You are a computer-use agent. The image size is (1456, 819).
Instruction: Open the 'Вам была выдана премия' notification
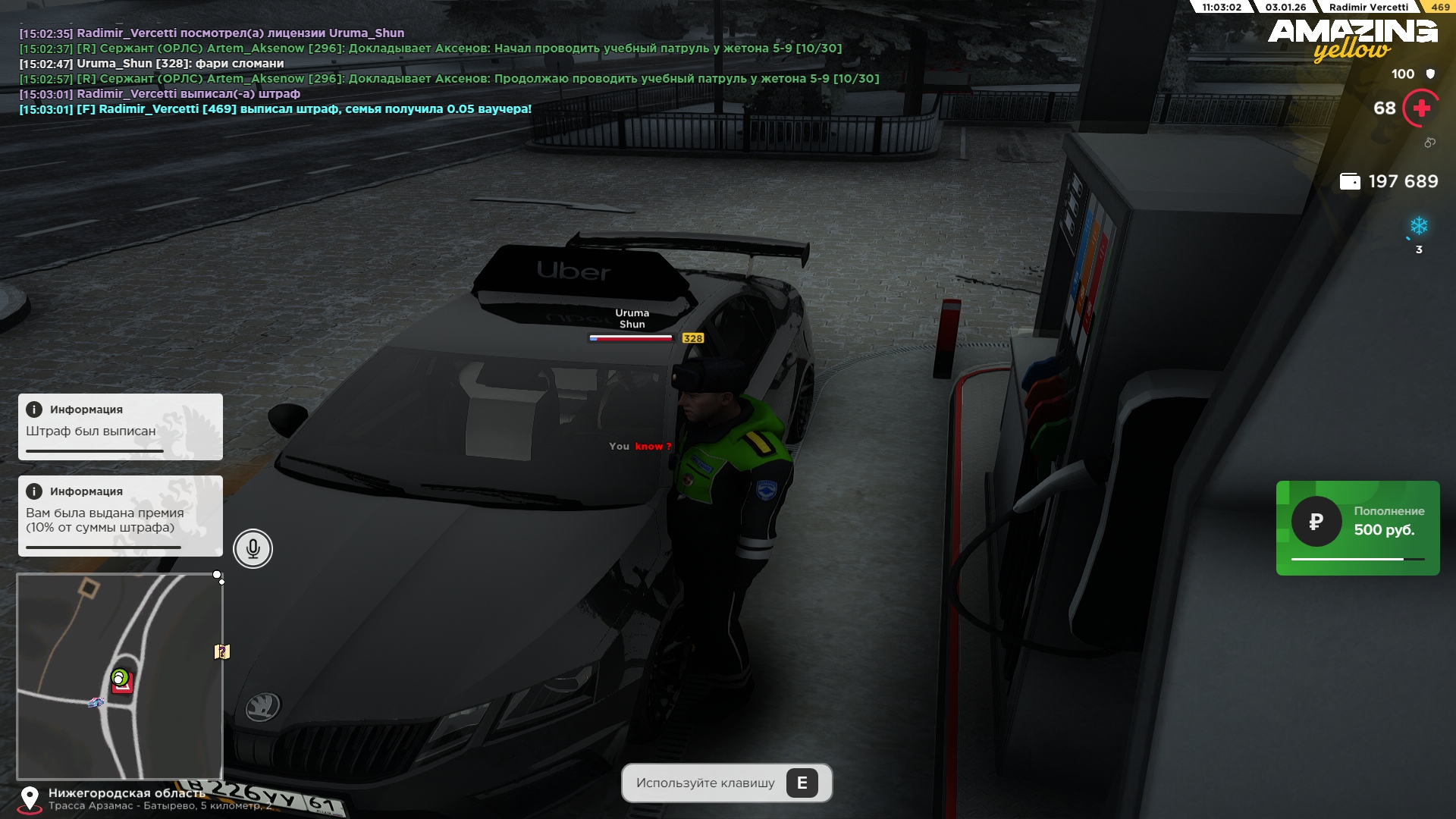coord(120,516)
